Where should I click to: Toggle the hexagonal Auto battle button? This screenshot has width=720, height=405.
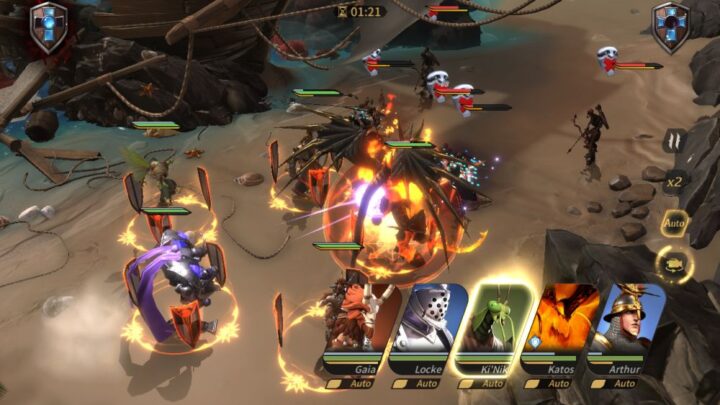click(675, 222)
